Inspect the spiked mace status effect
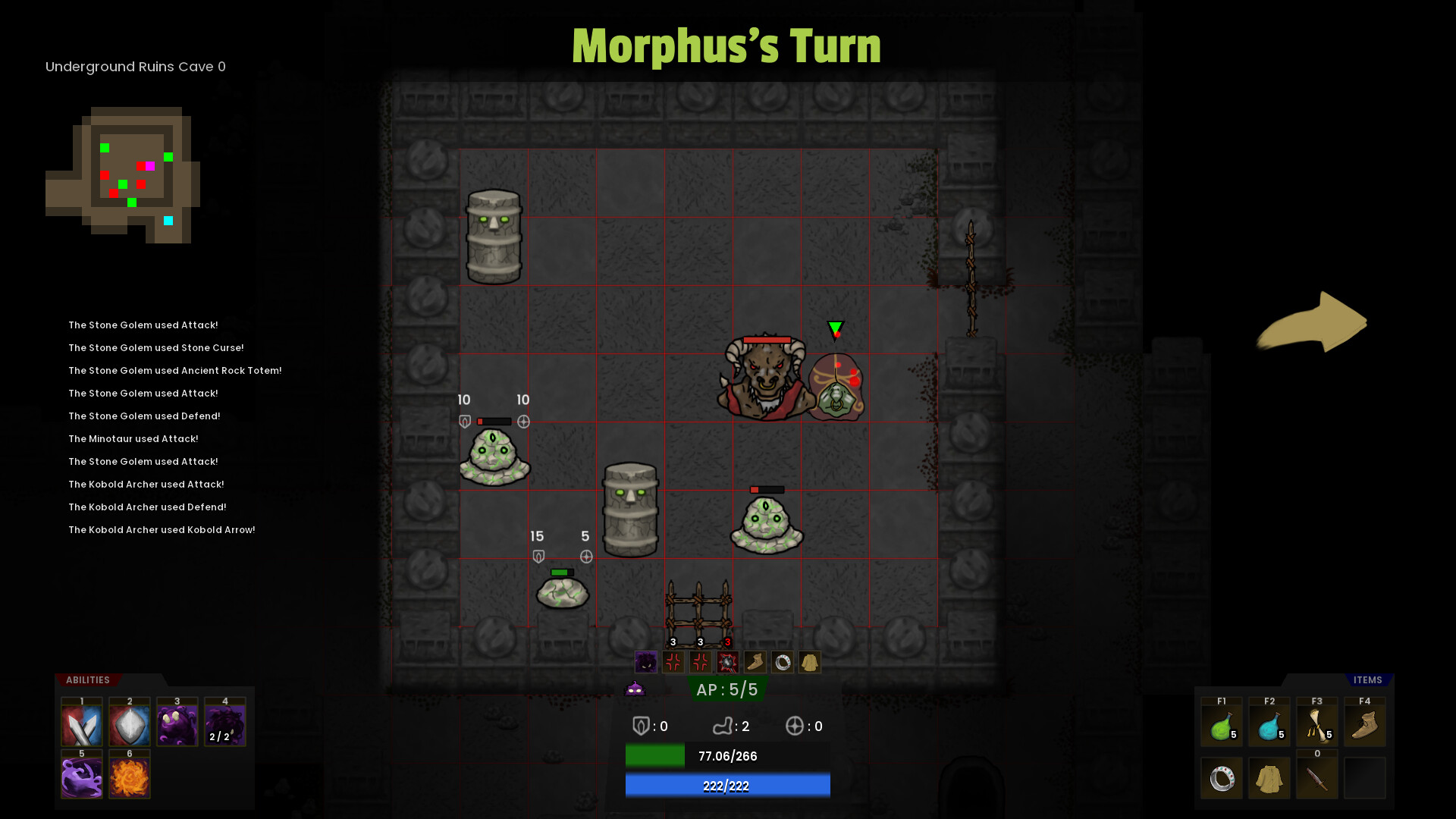This screenshot has width=1456, height=819. pos(726,661)
